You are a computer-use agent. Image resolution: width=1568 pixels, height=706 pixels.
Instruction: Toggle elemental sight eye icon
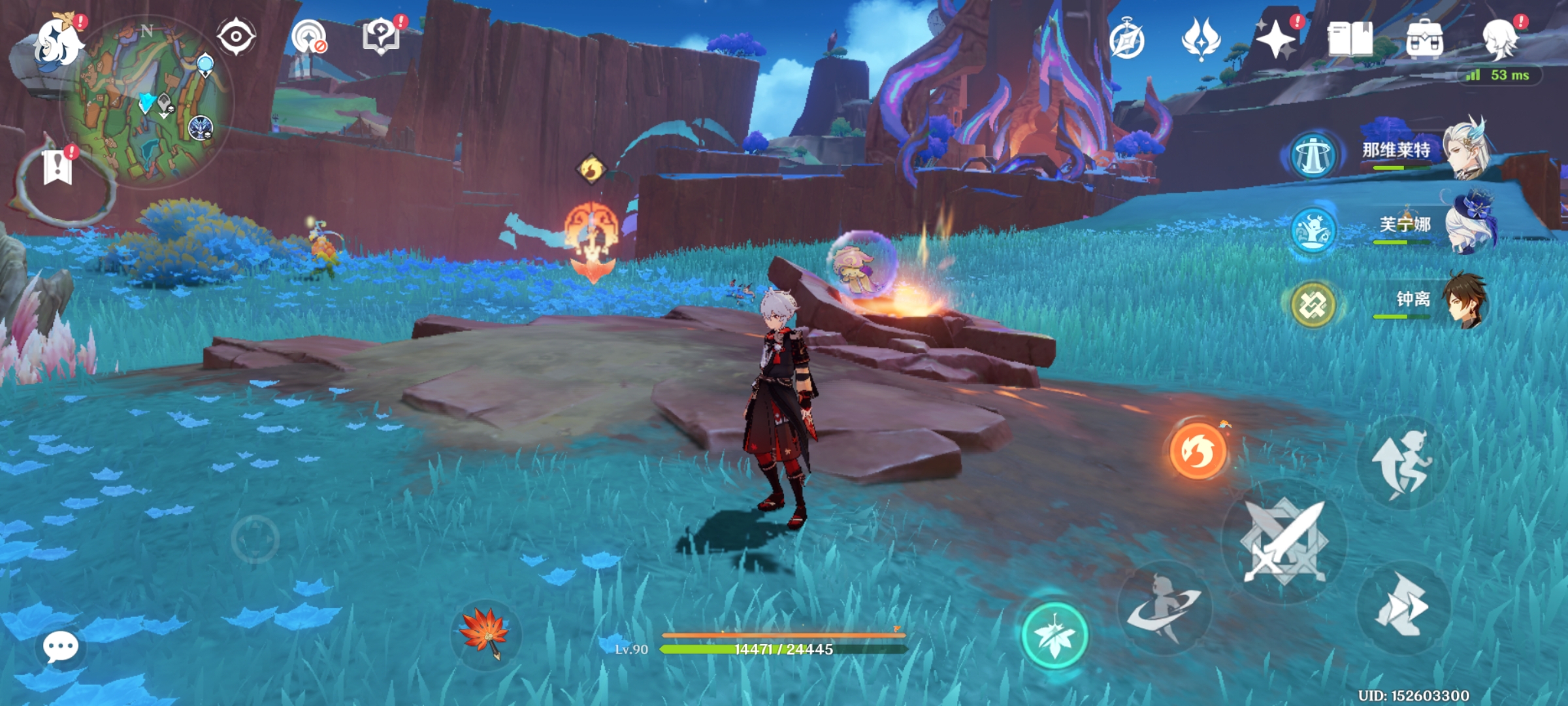point(236,37)
